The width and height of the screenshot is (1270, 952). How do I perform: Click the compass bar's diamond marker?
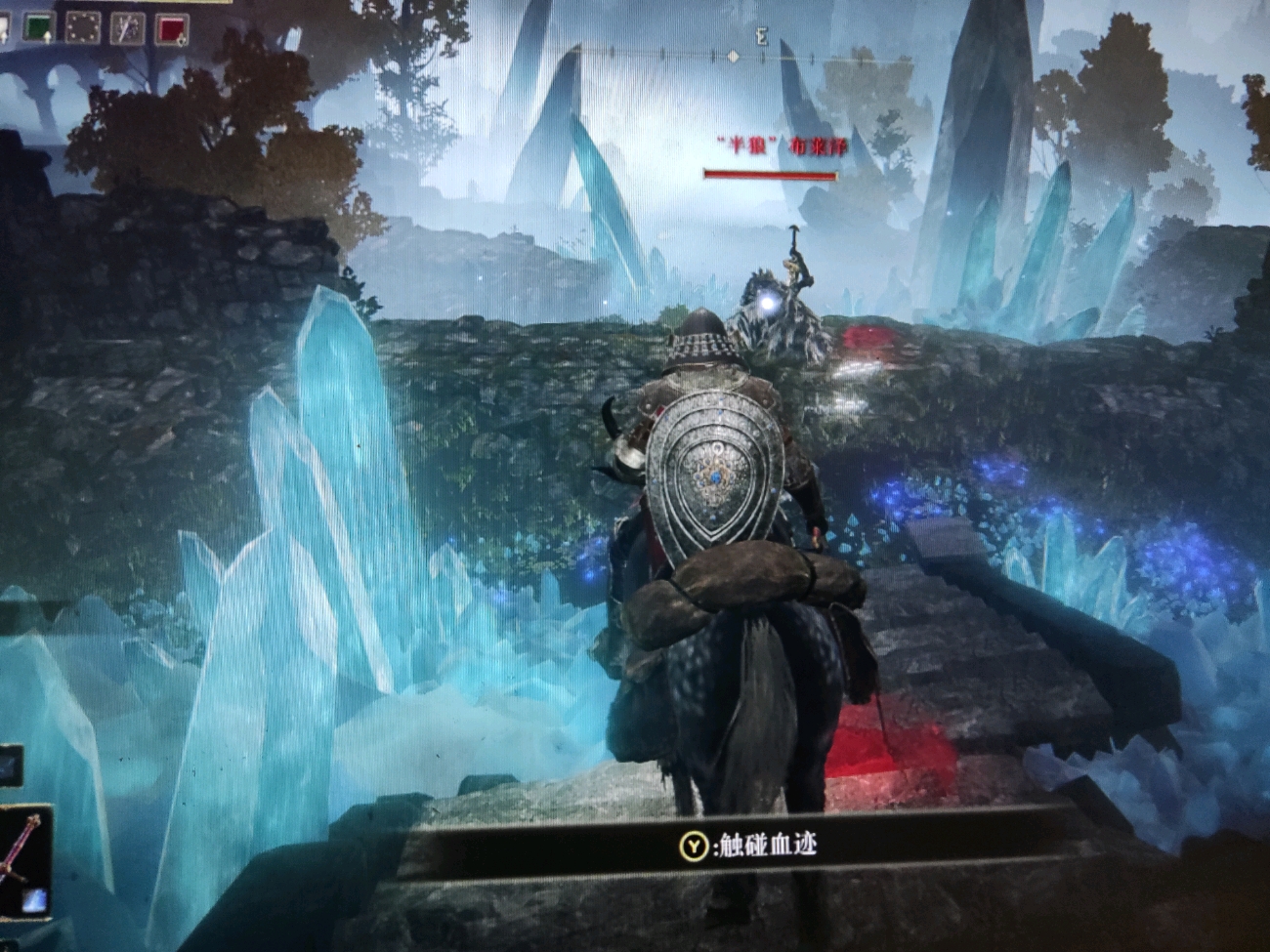pyautogui.click(x=734, y=57)
